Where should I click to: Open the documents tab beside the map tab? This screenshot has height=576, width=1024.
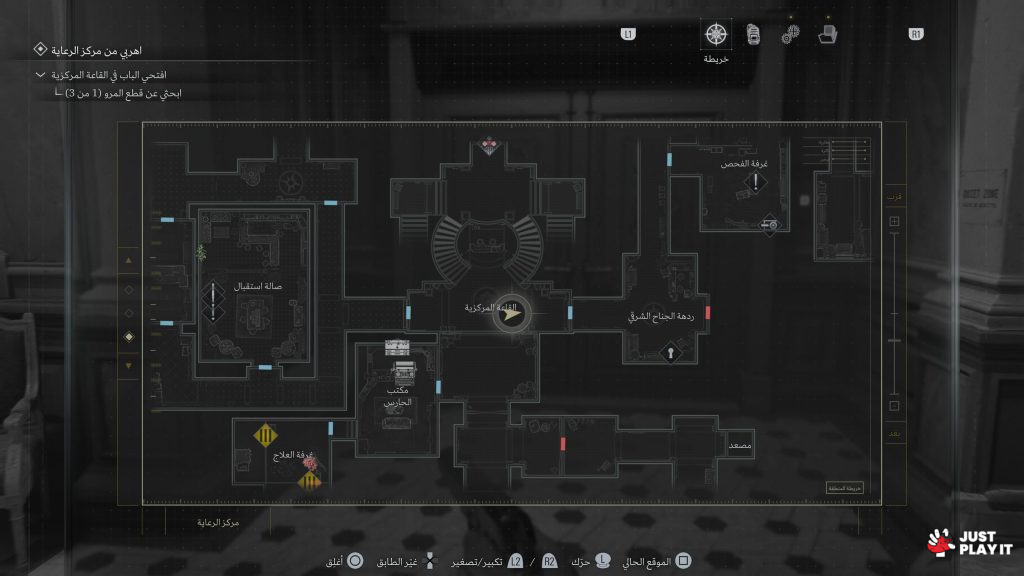(752, 34)
